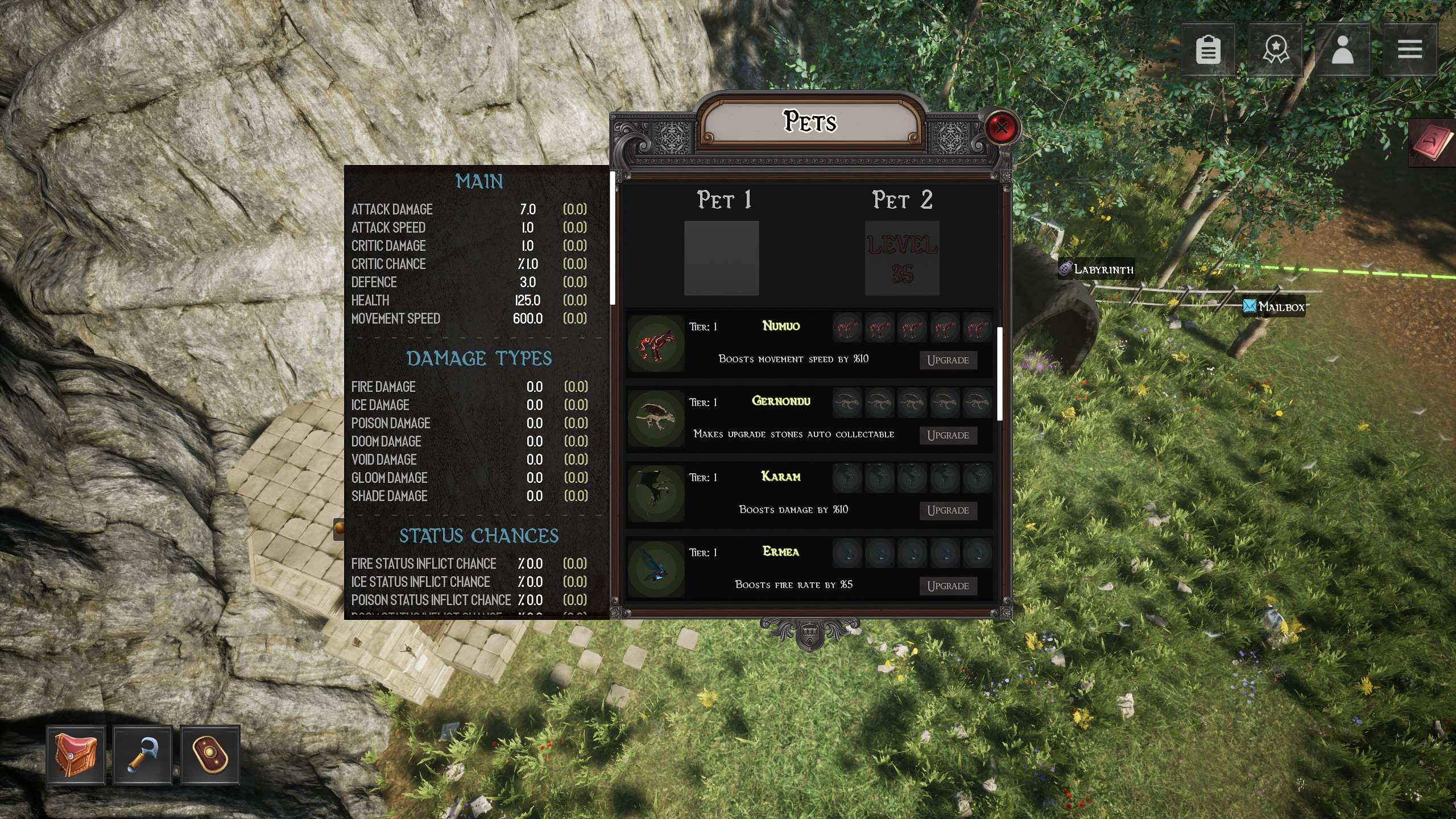Open achievements via the medal icon
This screenshot has height=819, width=1456.
pos(1276,50)
